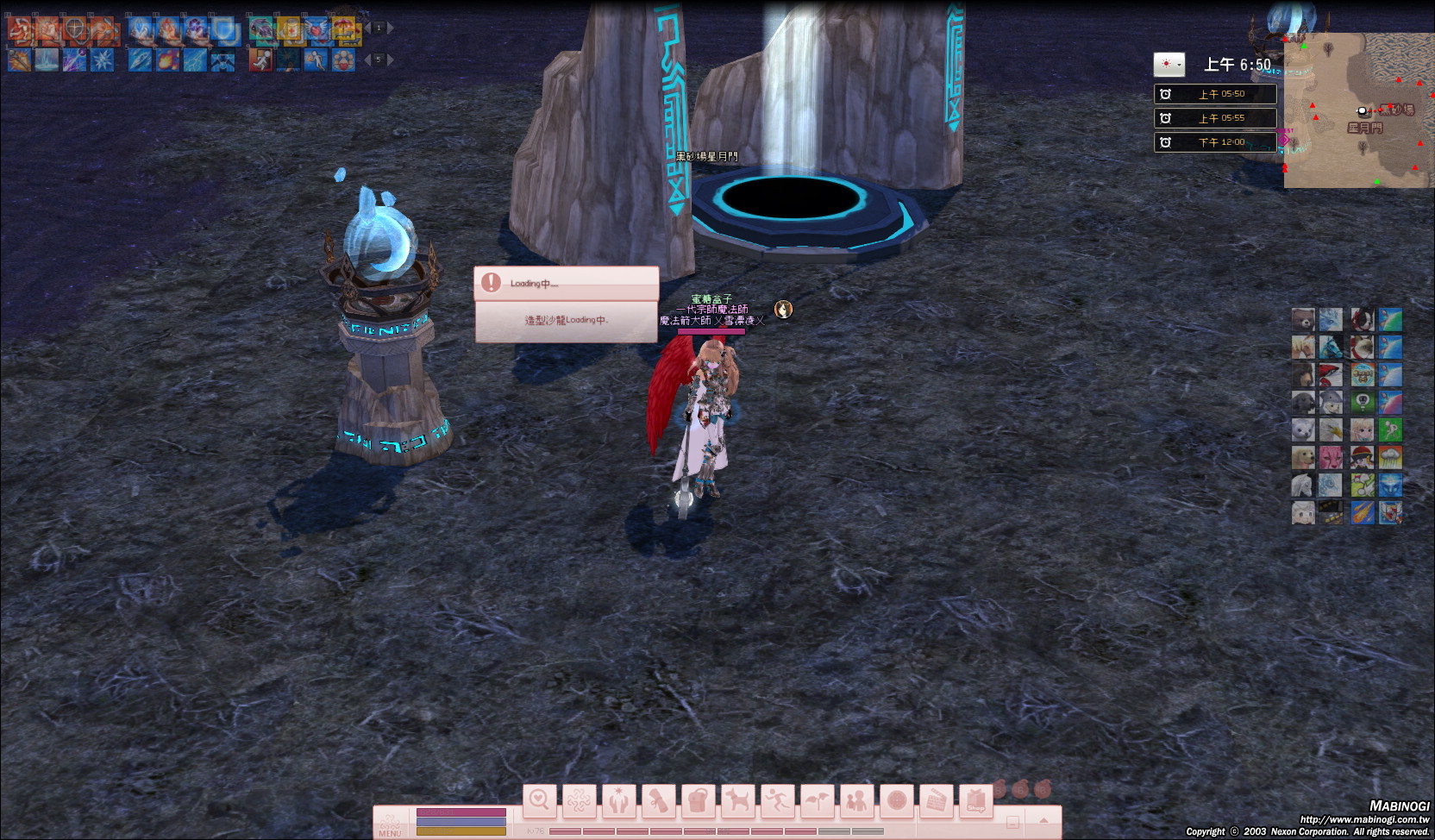Open the bag inventory button

(697, 801)
